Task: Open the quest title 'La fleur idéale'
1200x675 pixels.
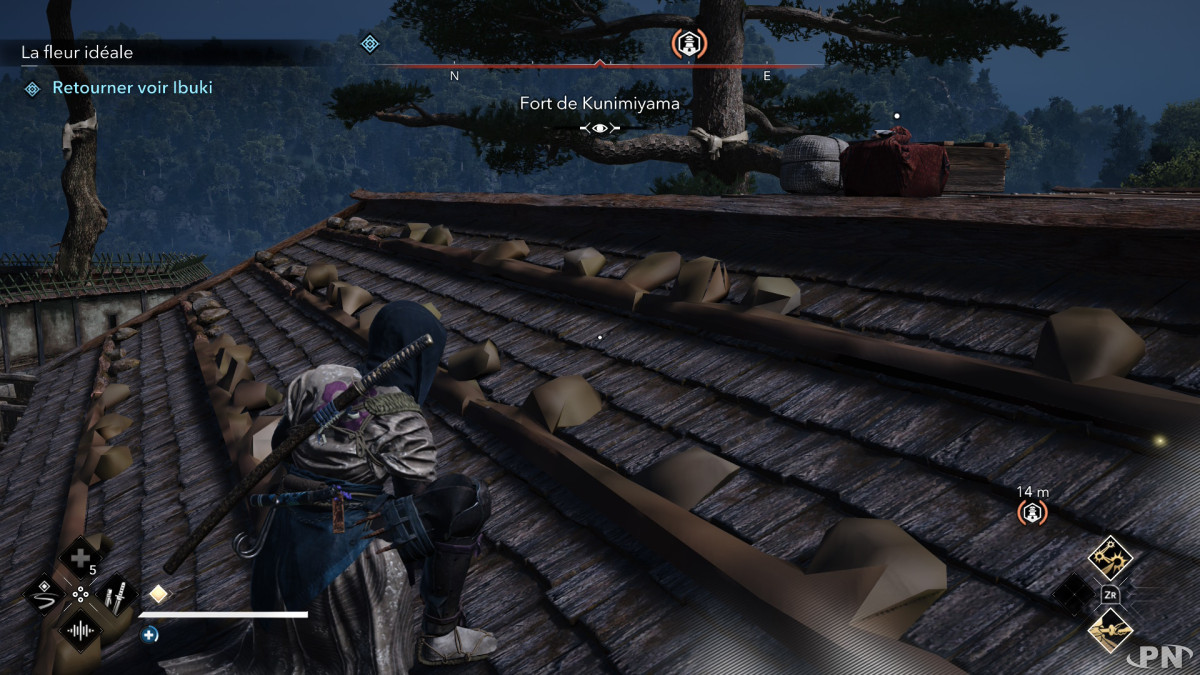Action: click(77, 52)
